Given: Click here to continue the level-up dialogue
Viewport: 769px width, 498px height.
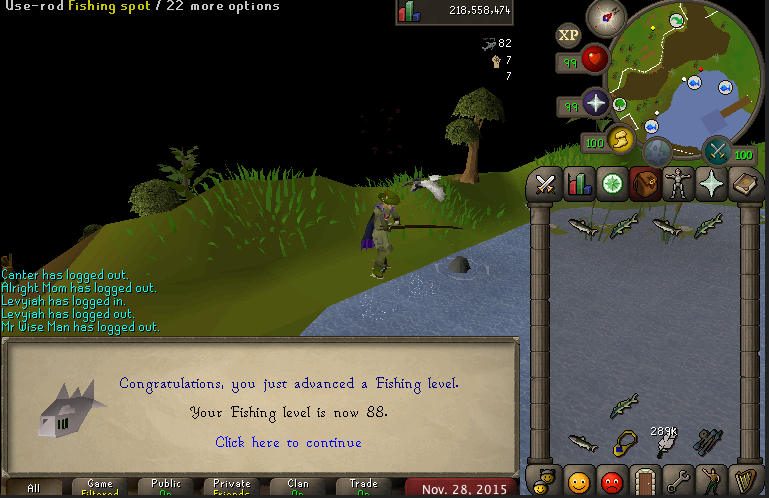Looking at the screenshot, I should (288, 442).
